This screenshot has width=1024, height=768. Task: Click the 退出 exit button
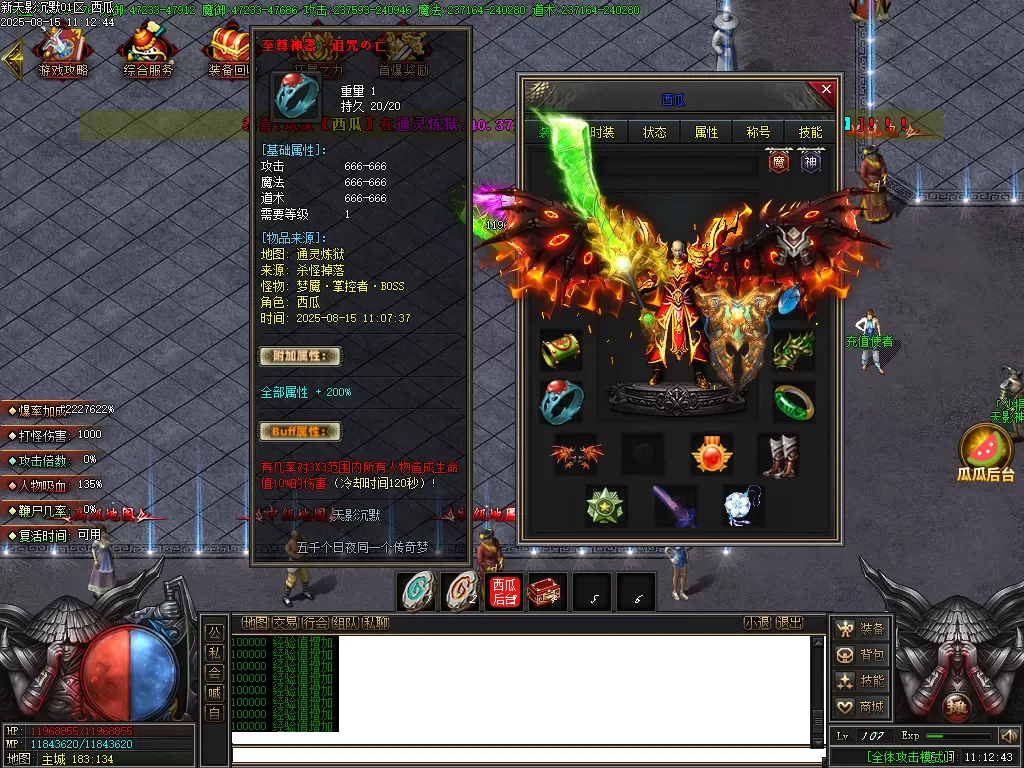pos(790,622)
